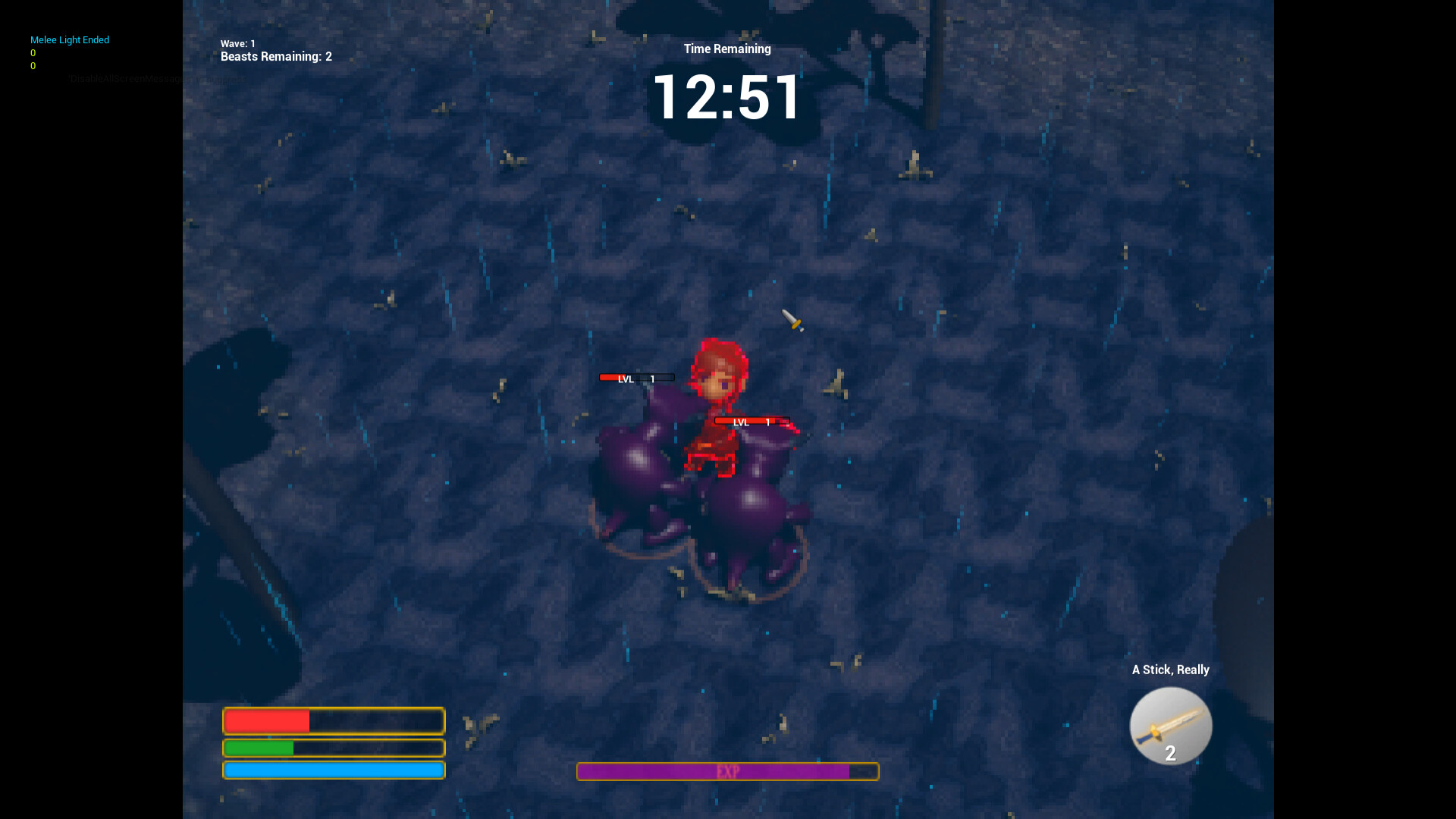Open the 'A Stick, Really' label tooltip
The height and width of the screenshot is (819, 1456).
[x=1170, y=670]
